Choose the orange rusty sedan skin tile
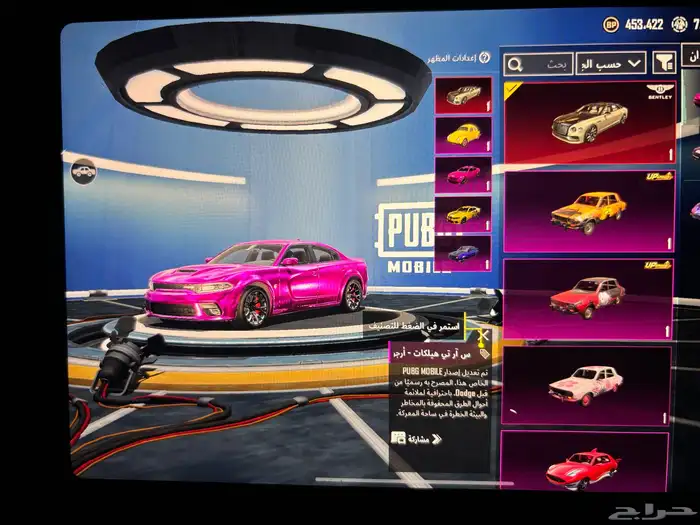Screen dimensions: 700x525 tap(588, 211)
